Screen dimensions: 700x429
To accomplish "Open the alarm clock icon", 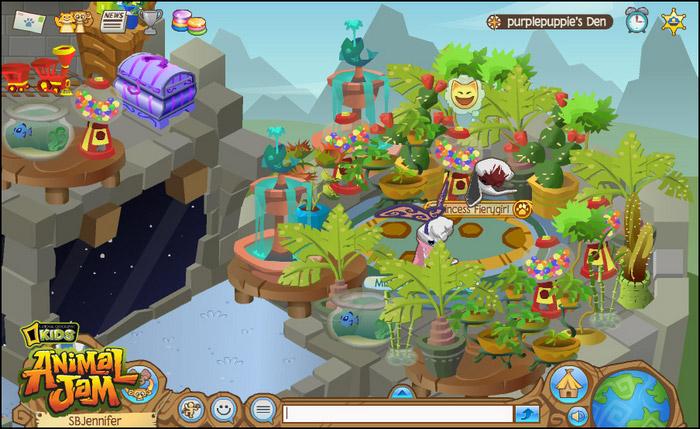I will pos(637,20).
